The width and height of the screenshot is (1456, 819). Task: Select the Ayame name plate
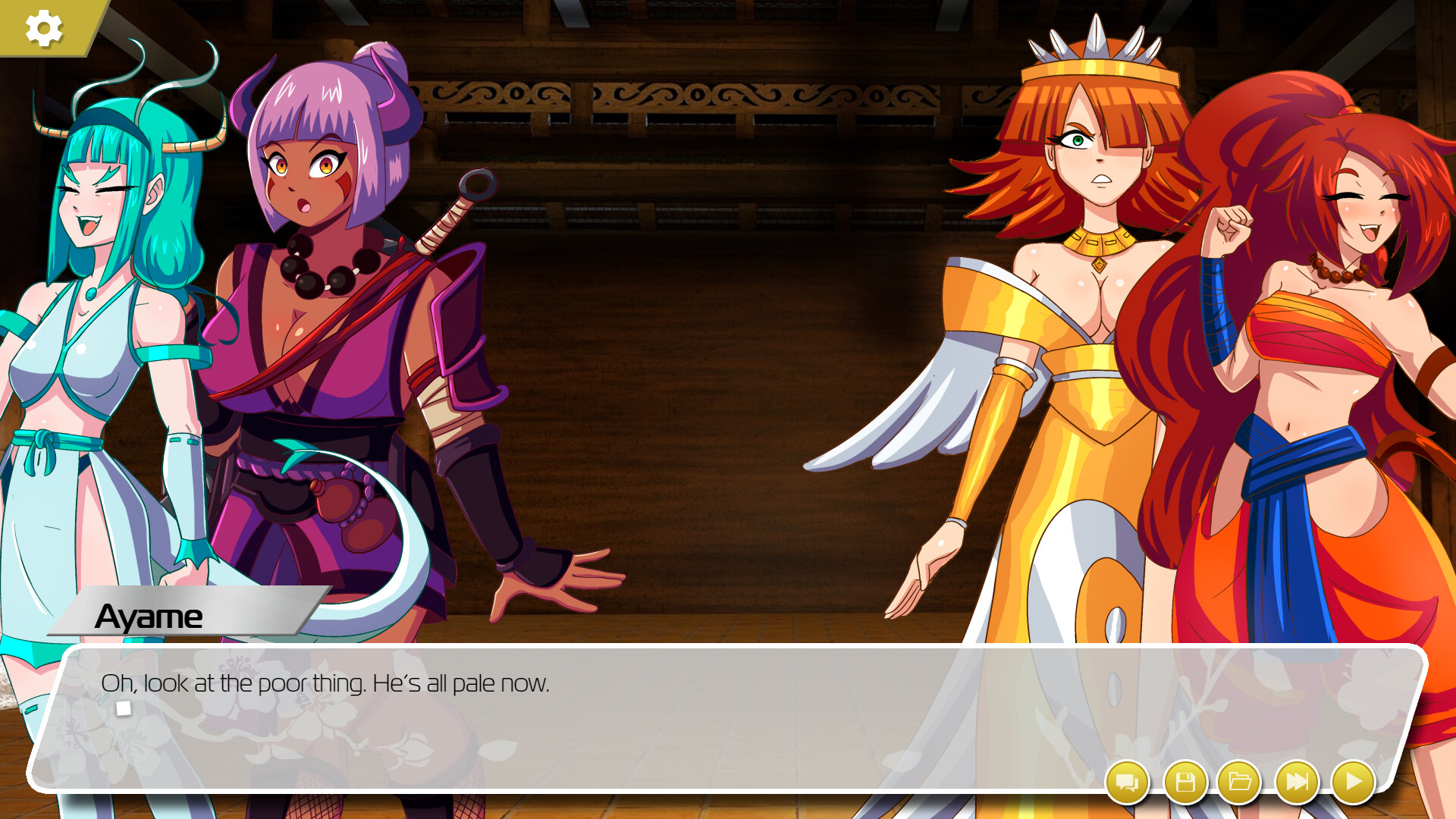(151, 617)
